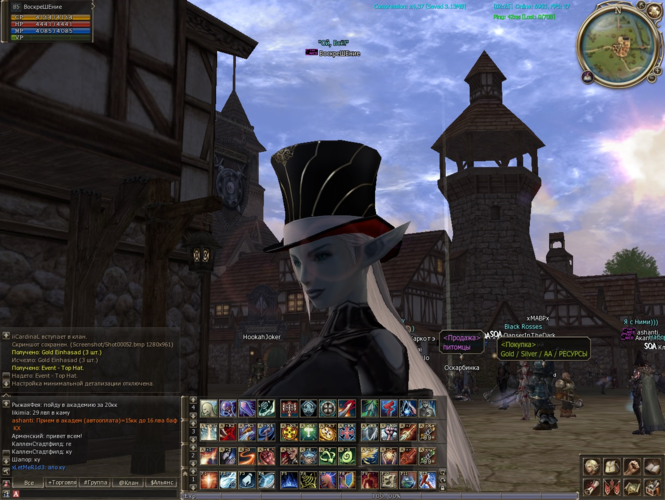Open the folded map icon
The width and height of the screenshot is (665, 500).
[631, 488]
